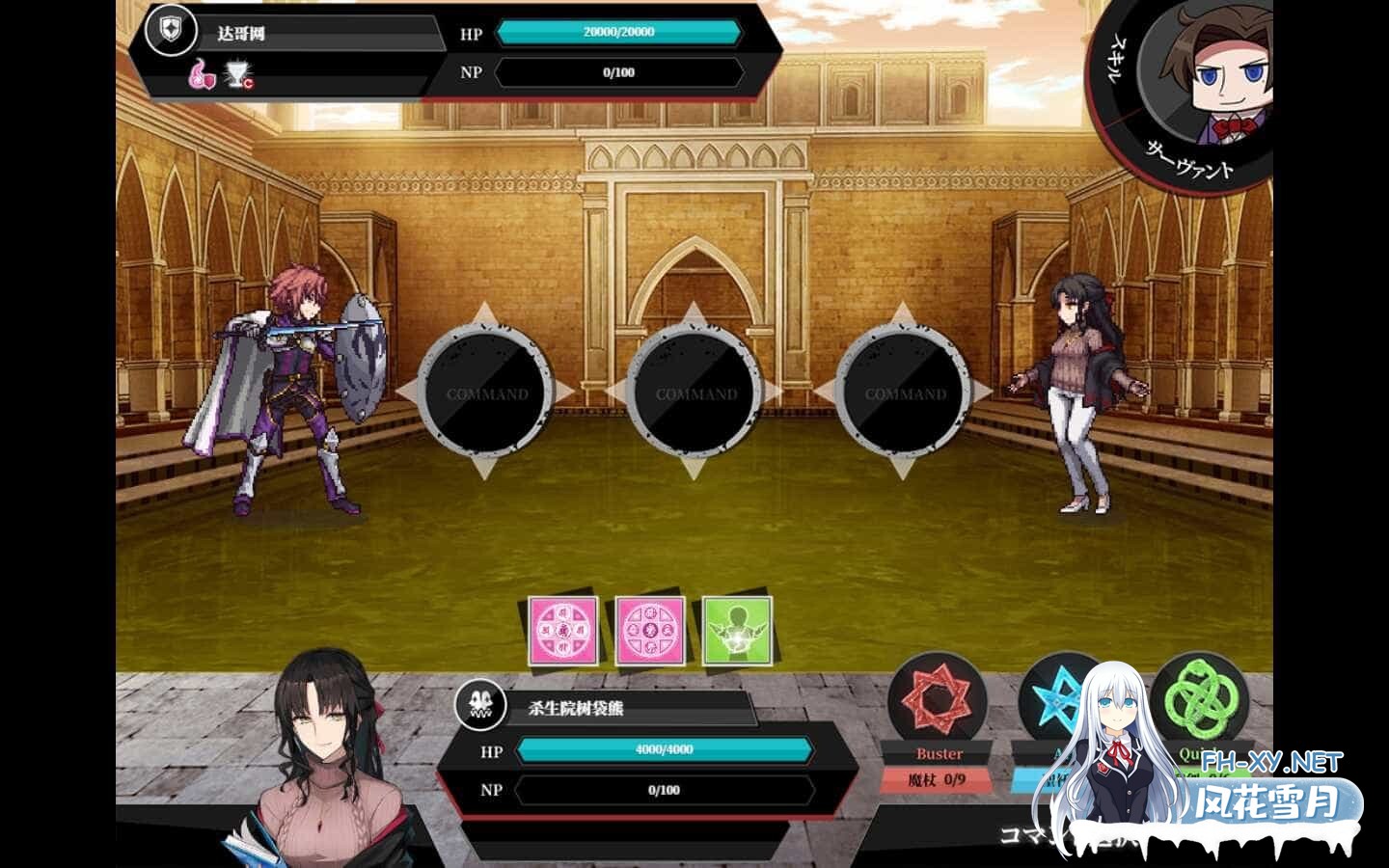The height and width of the screenshot is (868, 1389).
Task: Open the rightmost COMMAND selection slot
Action: (x=907, y=393)
